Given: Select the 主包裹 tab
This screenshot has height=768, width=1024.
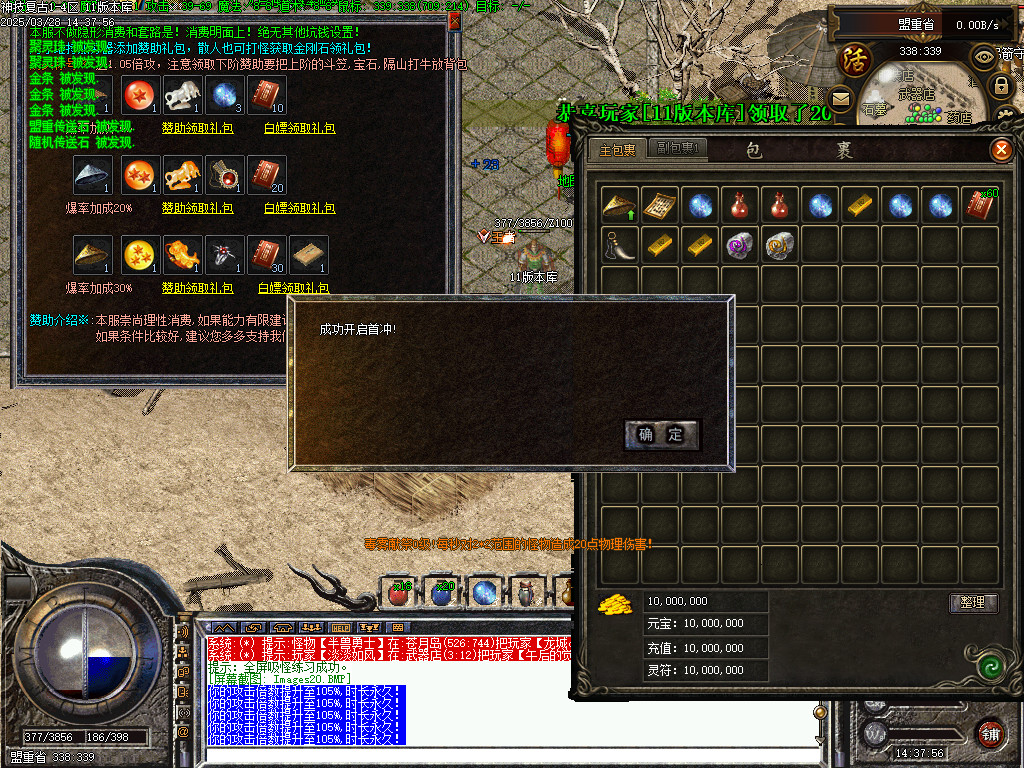Looking at the screenshot, I should pos(617,151).
